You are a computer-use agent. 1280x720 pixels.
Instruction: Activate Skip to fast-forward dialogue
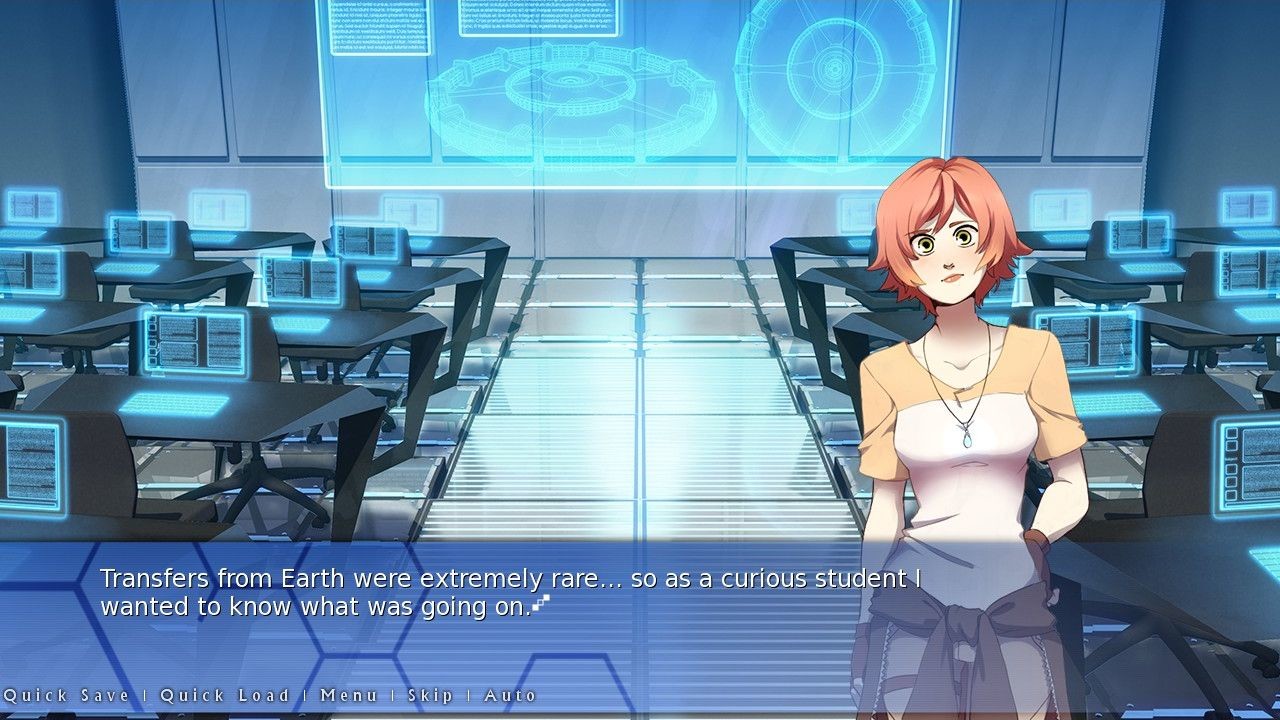(430, 695)
